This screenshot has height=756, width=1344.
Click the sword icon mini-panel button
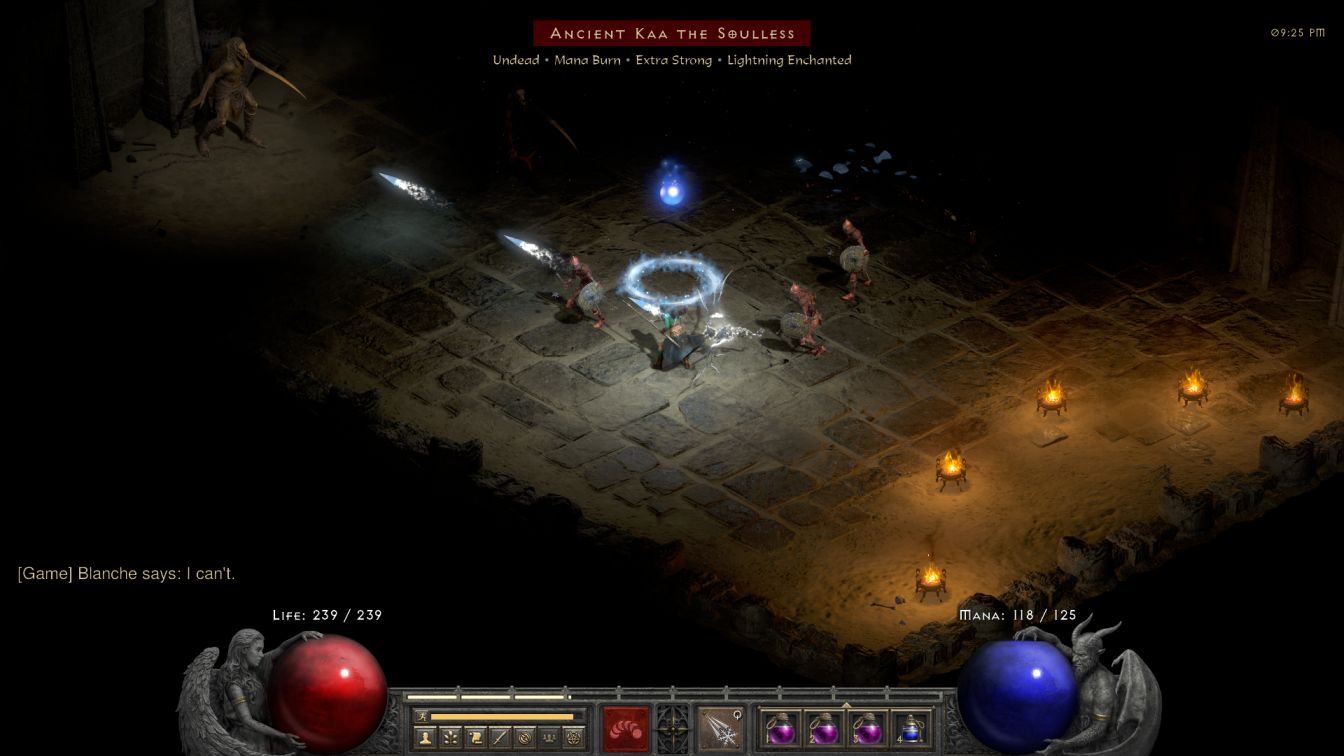[x=500, y=737]
